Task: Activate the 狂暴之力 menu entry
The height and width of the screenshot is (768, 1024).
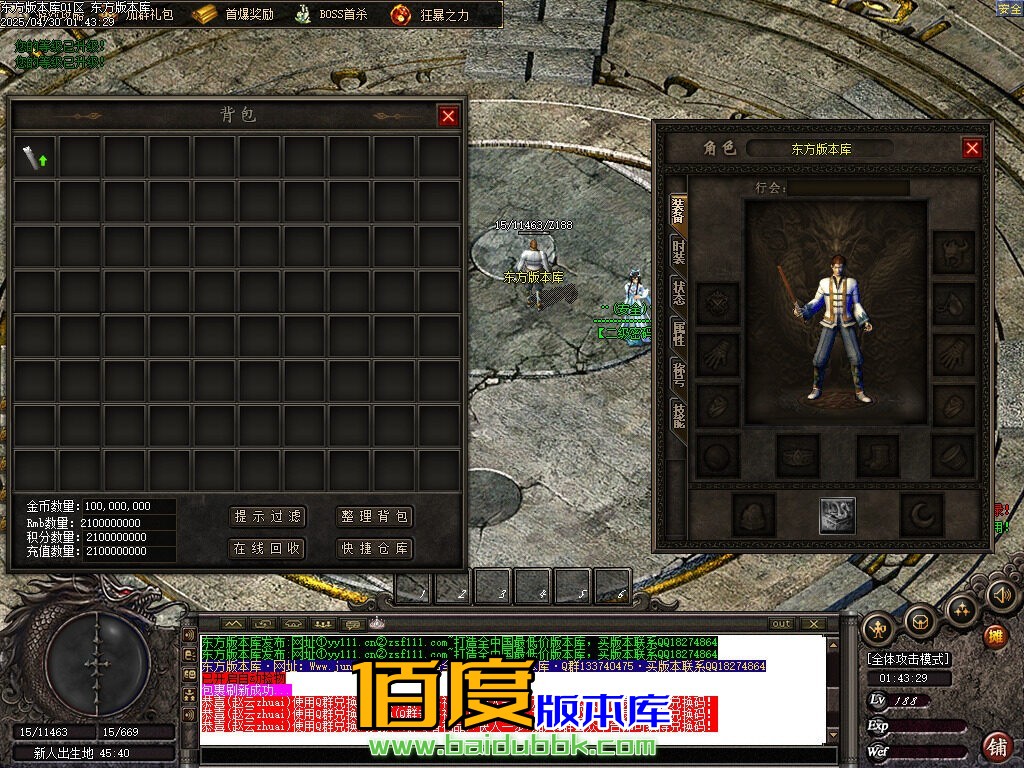Action: [x=431, y=15]
